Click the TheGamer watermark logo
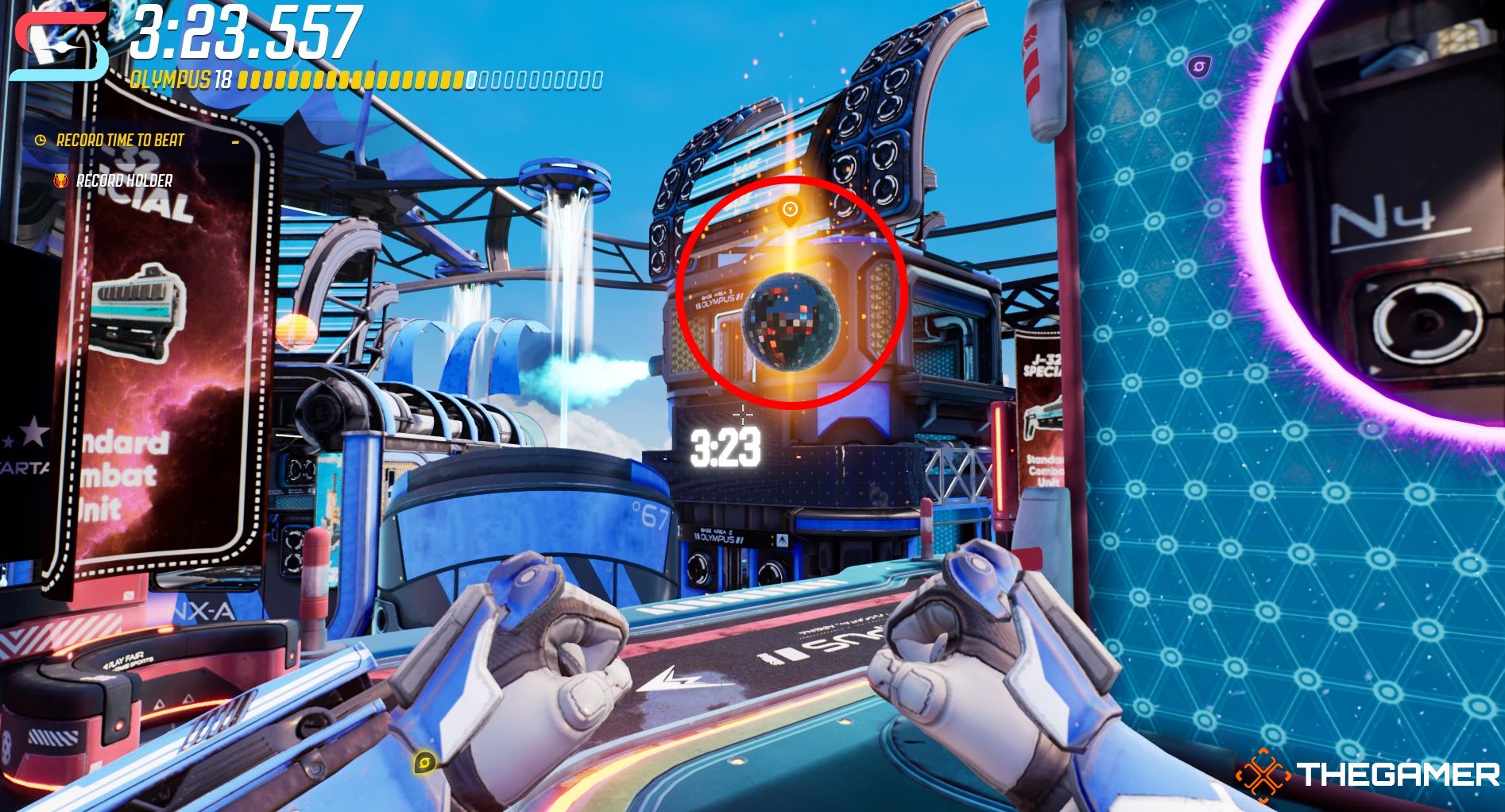 (1367, 773)
